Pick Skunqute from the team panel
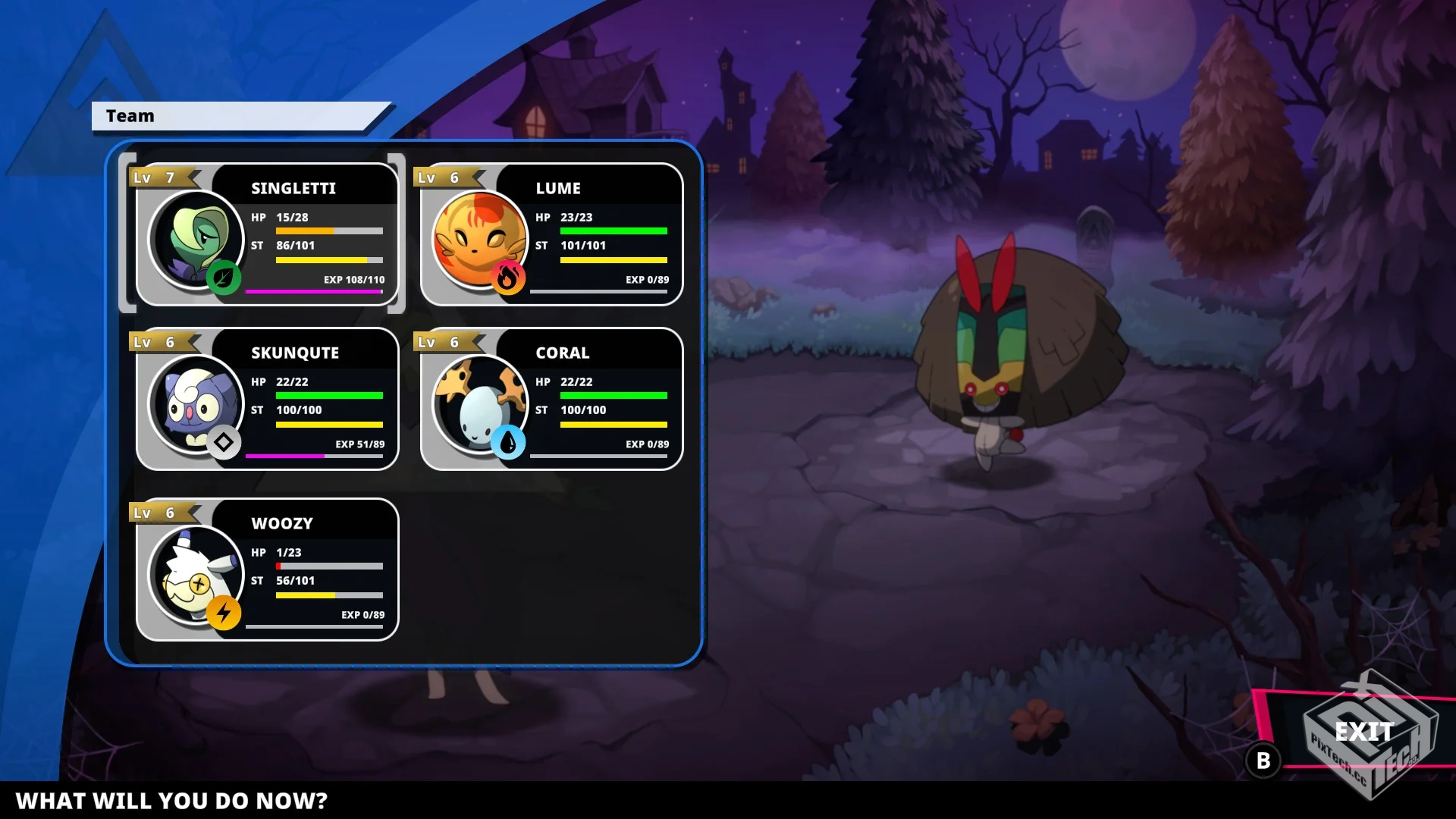1456x819 pixels. point(267,399)
